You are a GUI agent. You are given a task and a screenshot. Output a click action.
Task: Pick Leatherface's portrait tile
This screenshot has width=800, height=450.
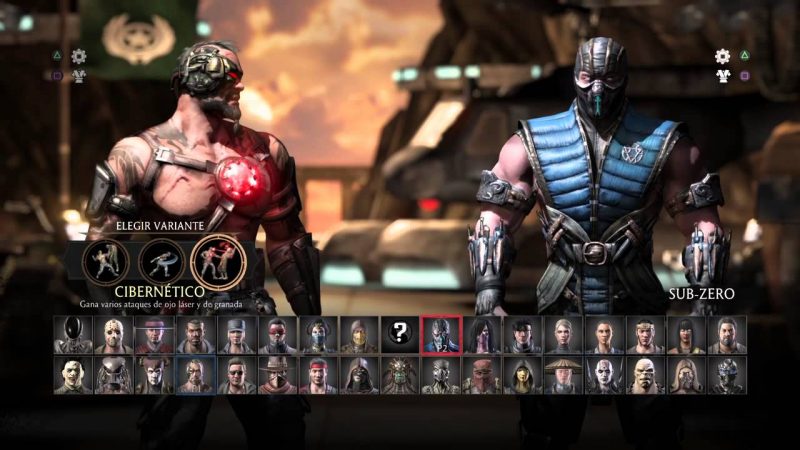tap(72, 375)
